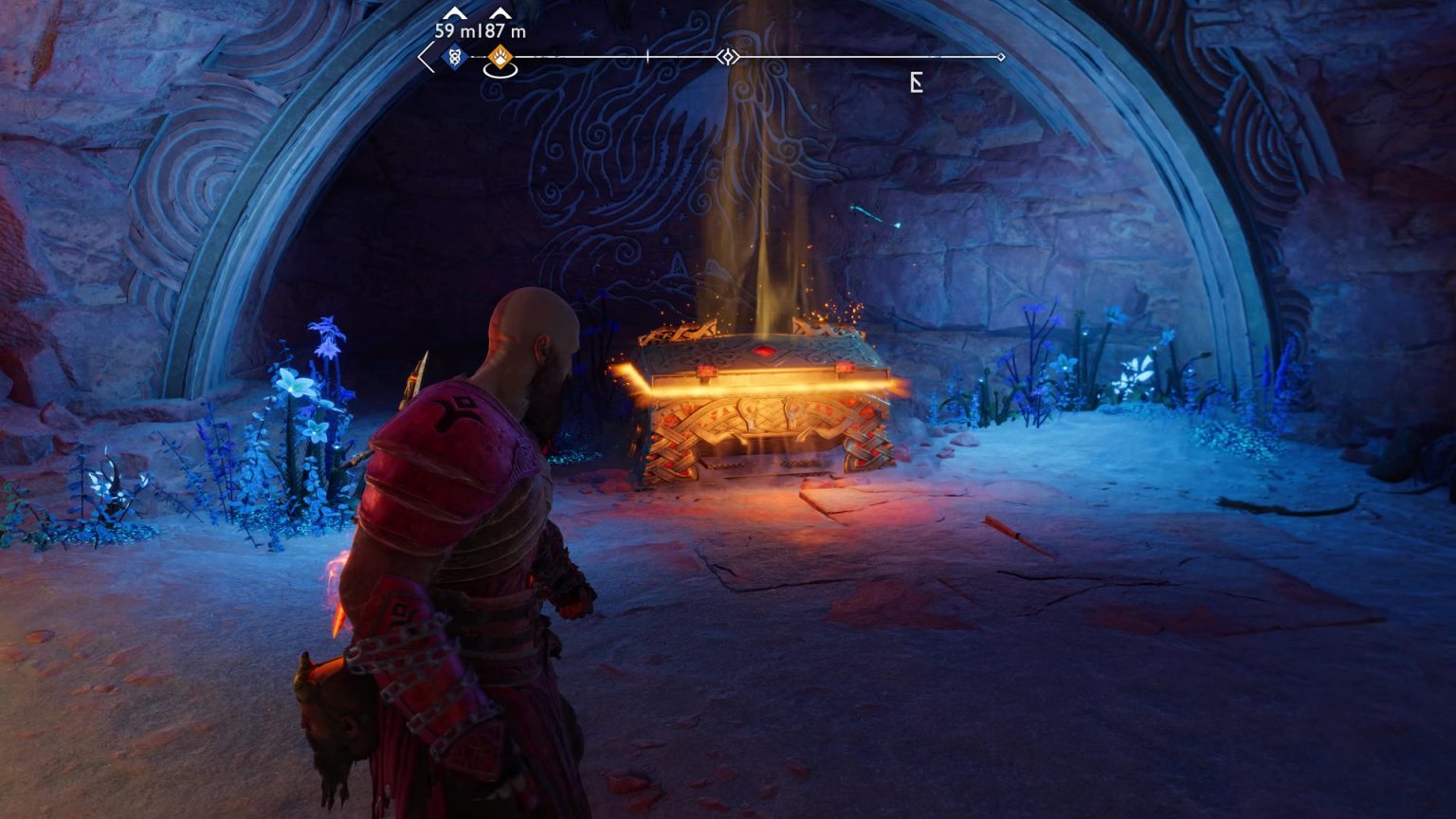Expand the tick mark on the compass line

(646, 55)
